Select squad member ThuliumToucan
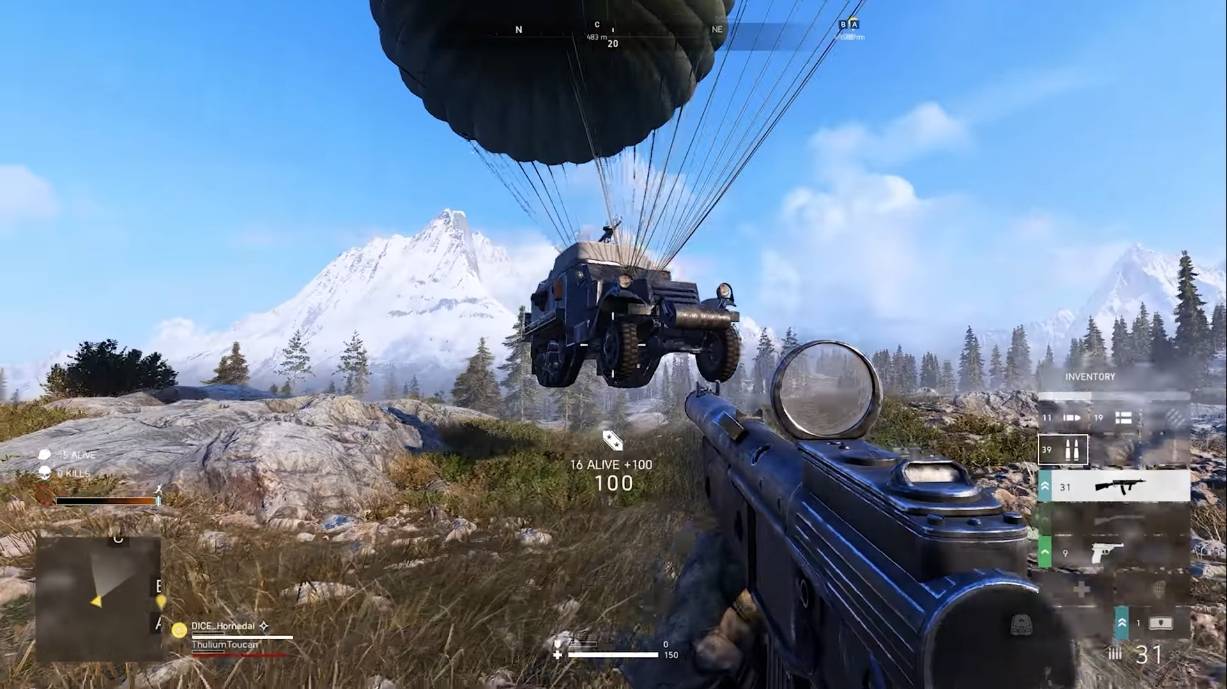Viewport: 1227px width, 689px height. coord(225,645)
